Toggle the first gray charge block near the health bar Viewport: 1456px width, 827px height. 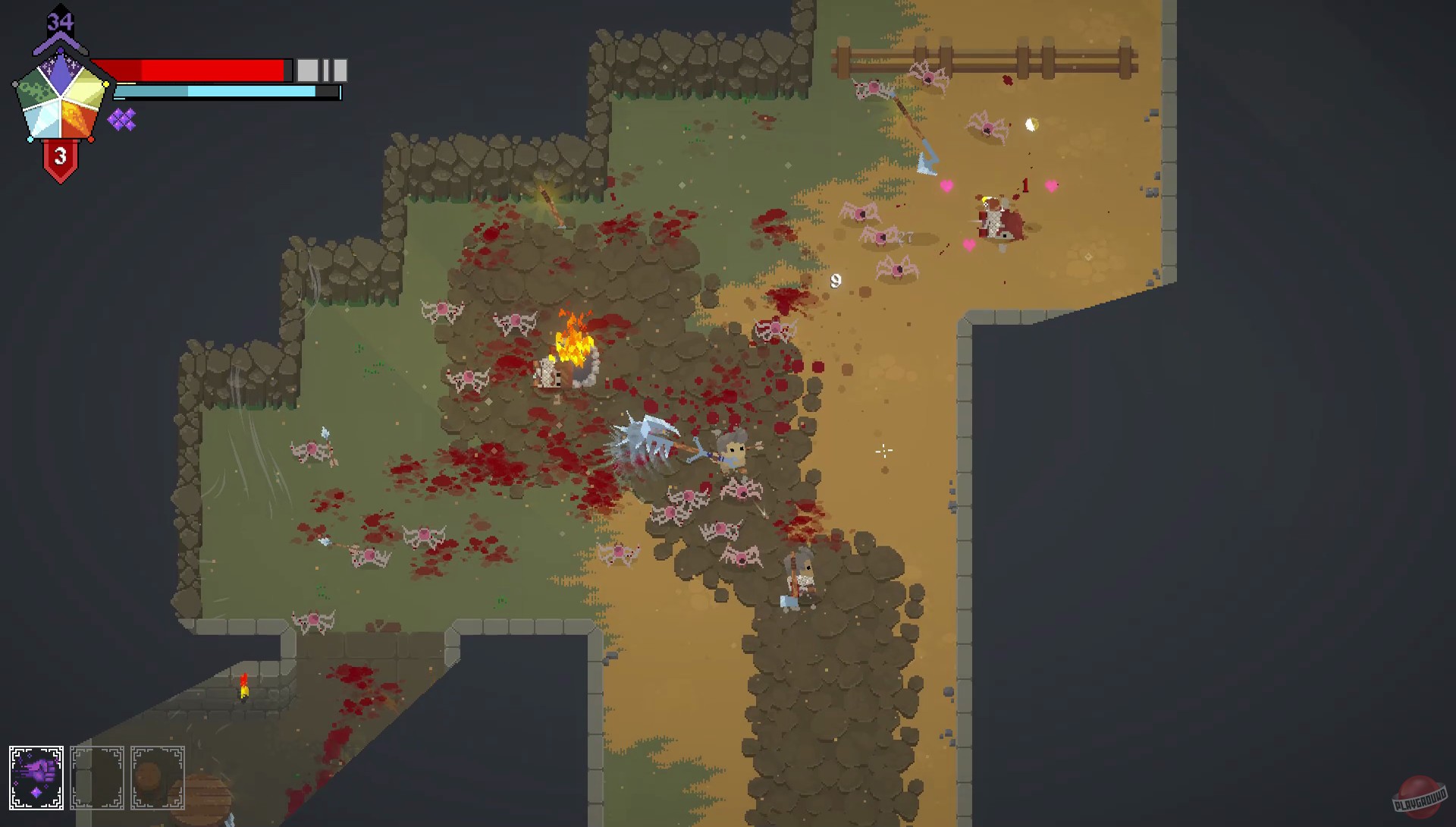click(306, 71)
